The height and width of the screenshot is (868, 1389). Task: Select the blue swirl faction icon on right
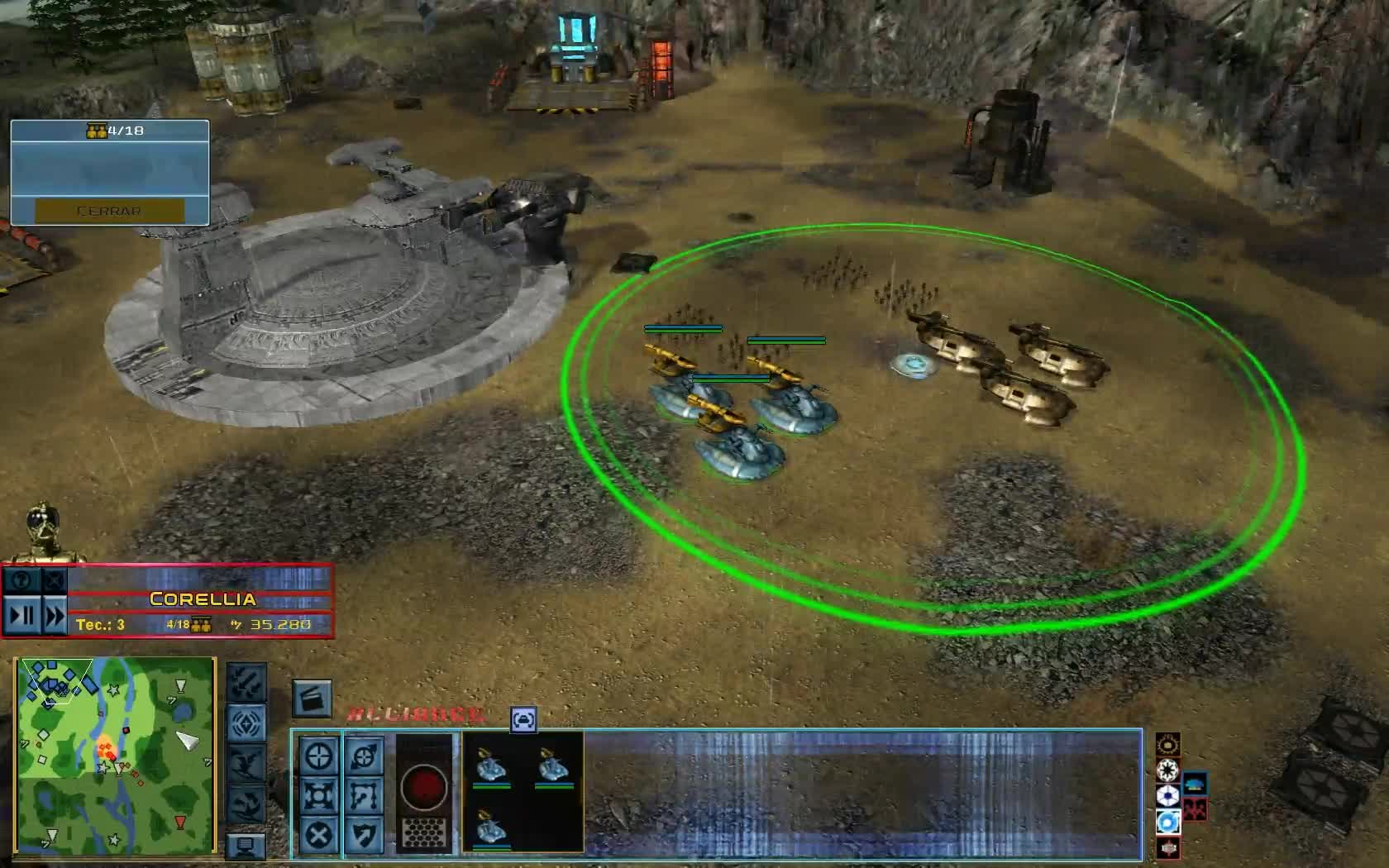click(1168, 820)
